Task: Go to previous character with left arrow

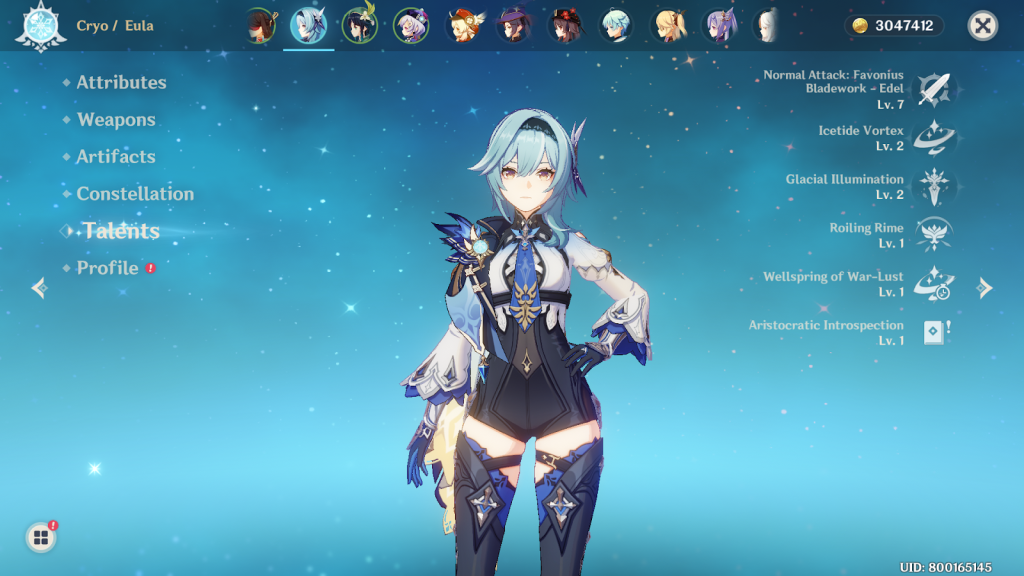Action: pos(39,288)
